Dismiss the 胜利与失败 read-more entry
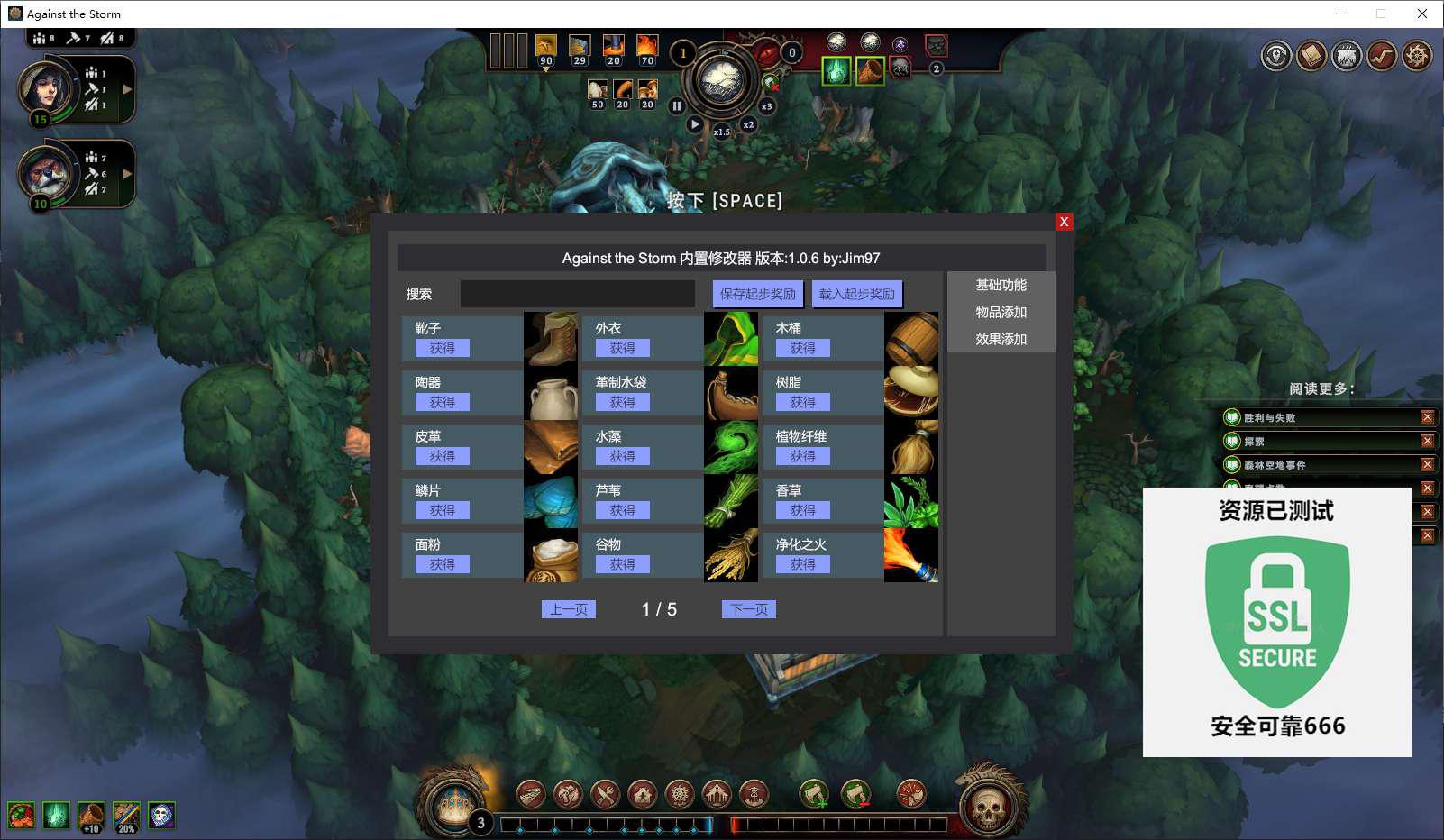This screenshot has height=840, width=1444. click(1427, 417)
